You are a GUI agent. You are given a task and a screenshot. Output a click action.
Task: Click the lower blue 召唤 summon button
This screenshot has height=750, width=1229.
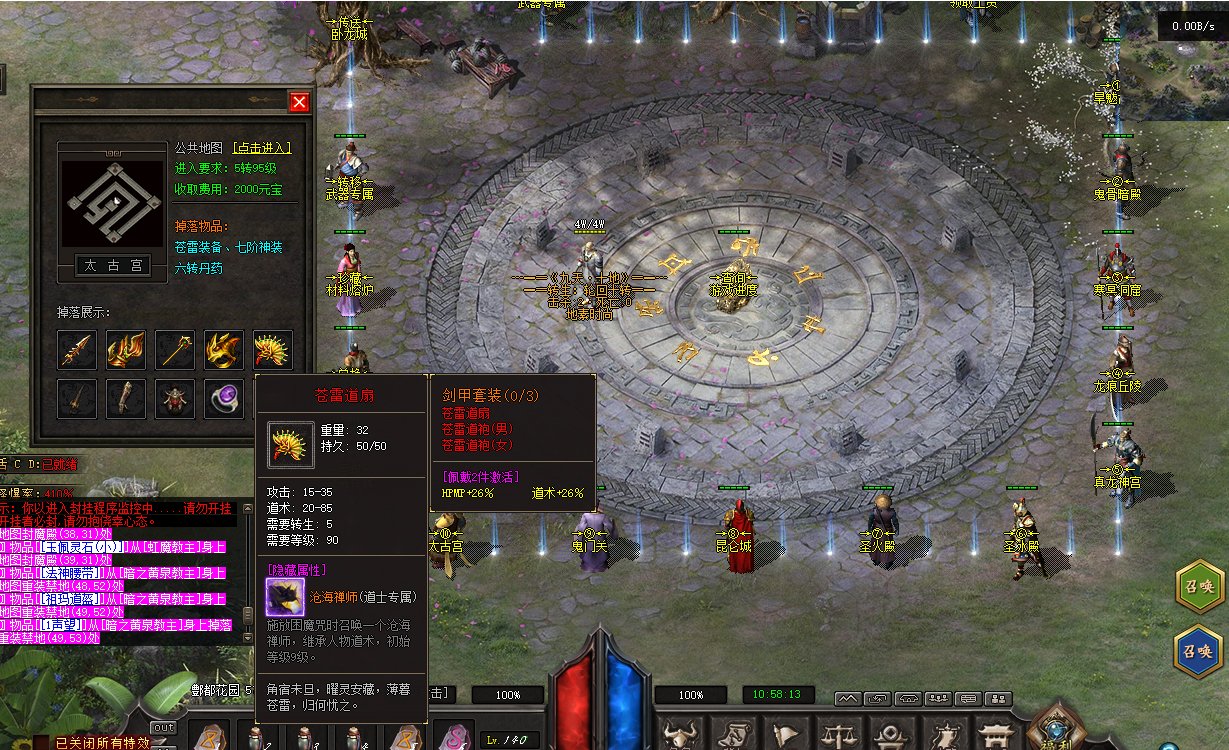click(x=1199, y=651)
